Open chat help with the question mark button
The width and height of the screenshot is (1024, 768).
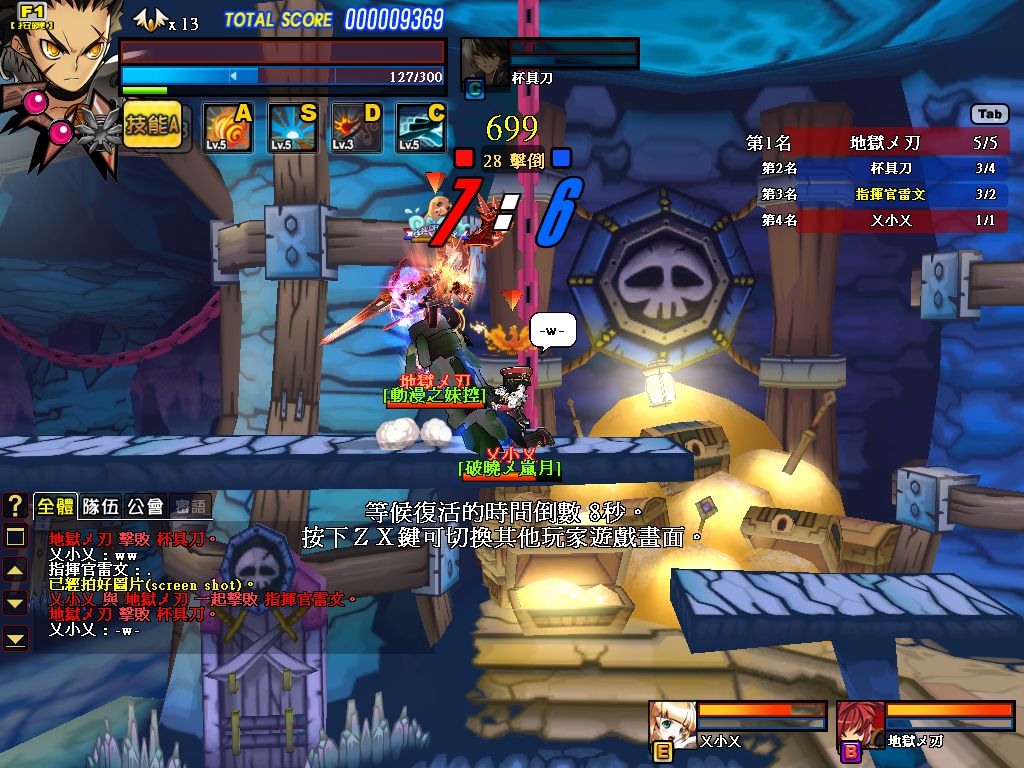point(15,506)
